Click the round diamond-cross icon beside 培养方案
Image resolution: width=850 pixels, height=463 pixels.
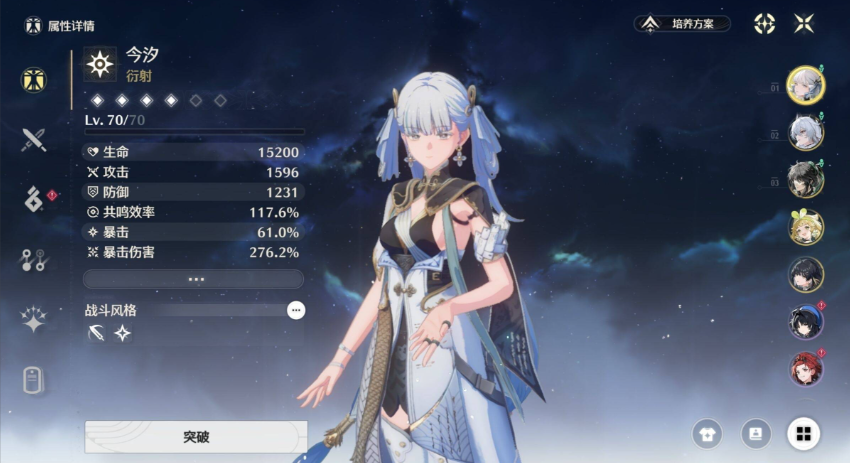764,24
